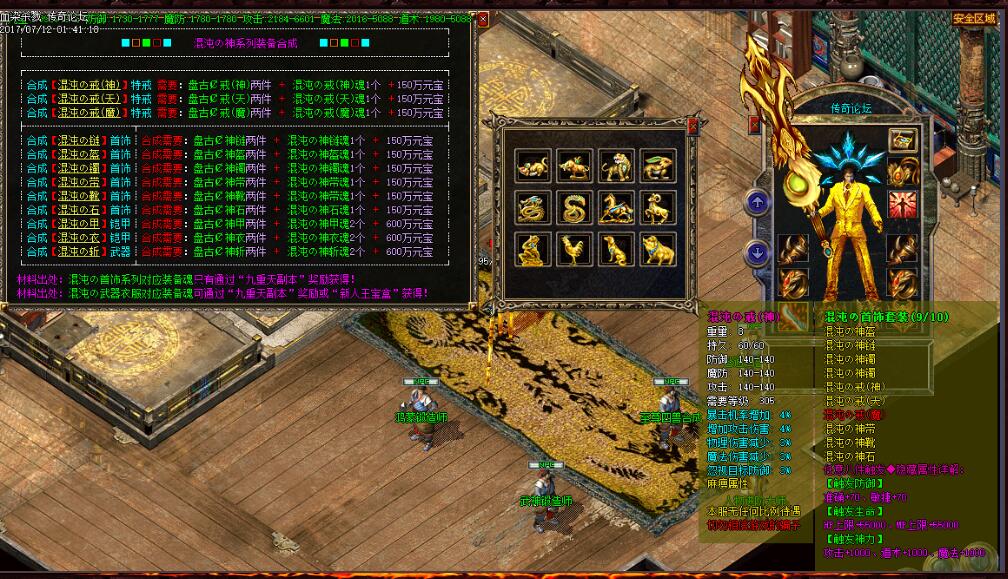
Task: Select the golden rat zodiac statue
Action: point(532,166)
